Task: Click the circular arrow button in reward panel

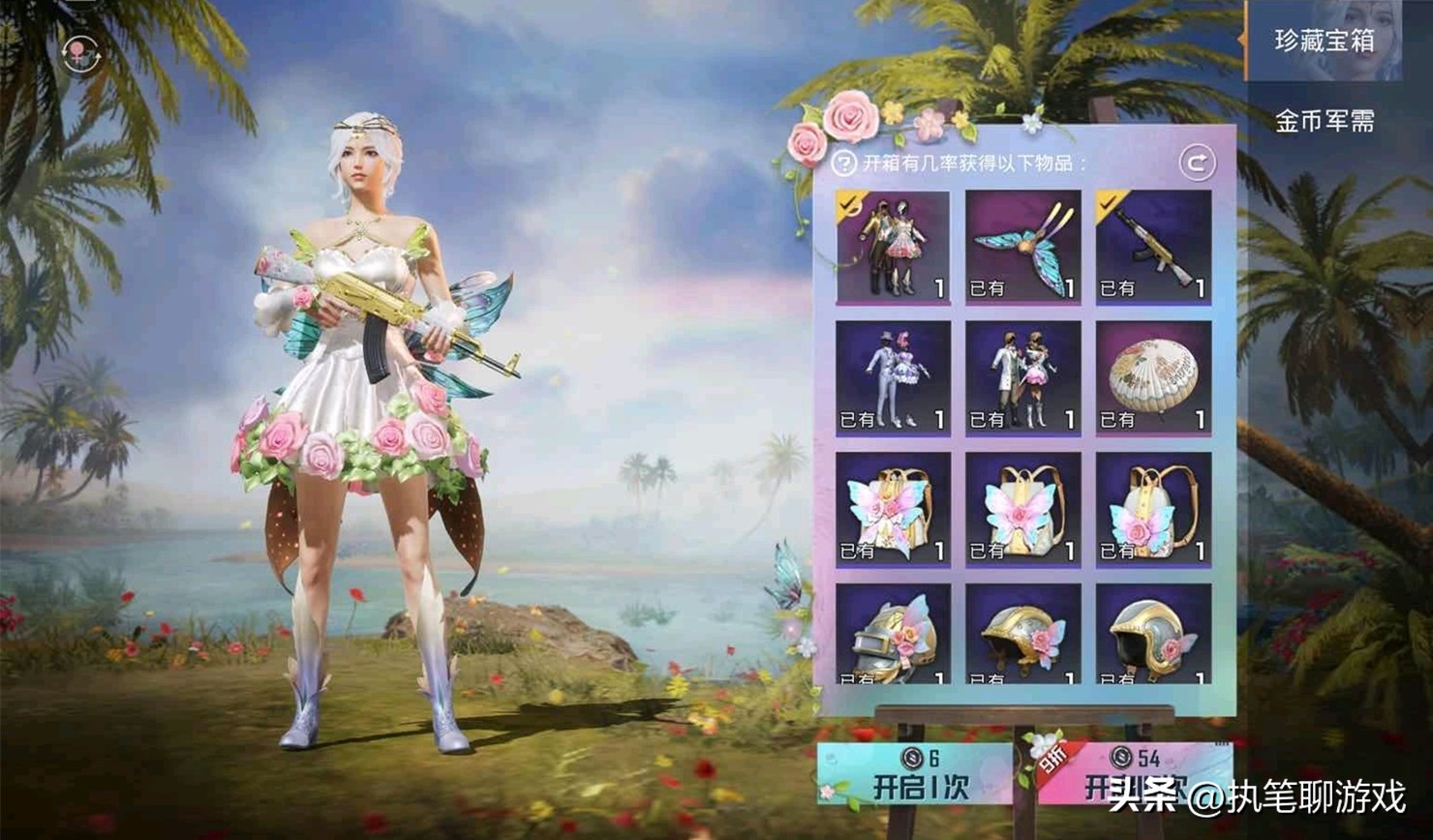Action: (1197, 163)
